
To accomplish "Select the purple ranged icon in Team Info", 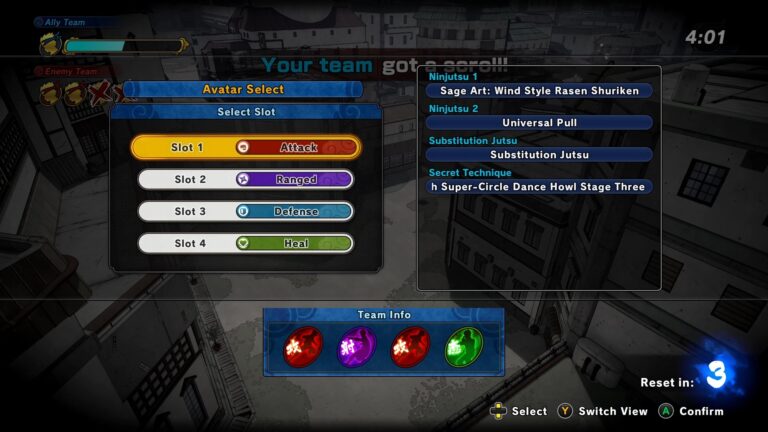I will (x=355, y=347).
